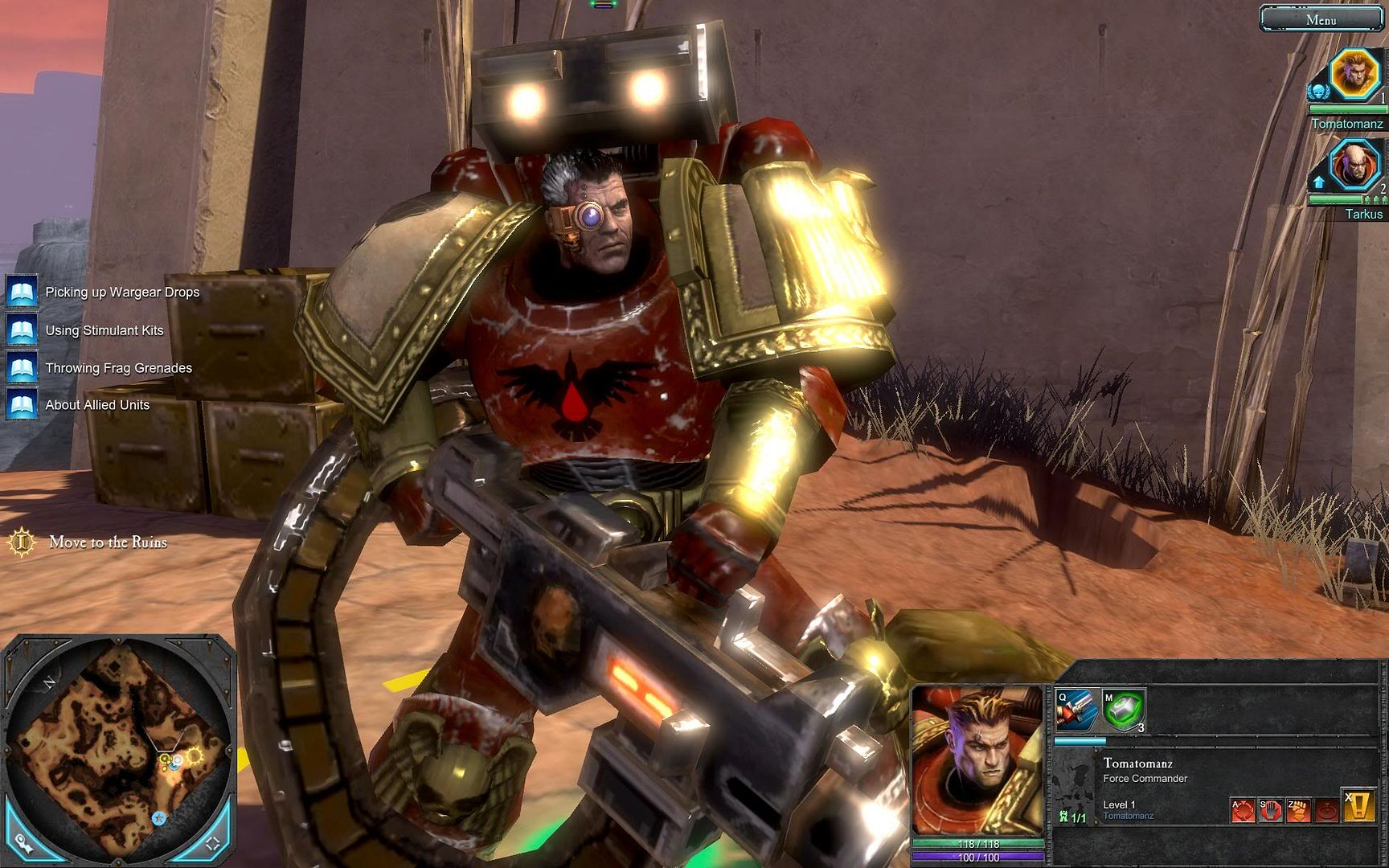Select the Tomatomanz squad portrait
The height and width of the screenshot is (868, 1389).
pos(1355,74)
